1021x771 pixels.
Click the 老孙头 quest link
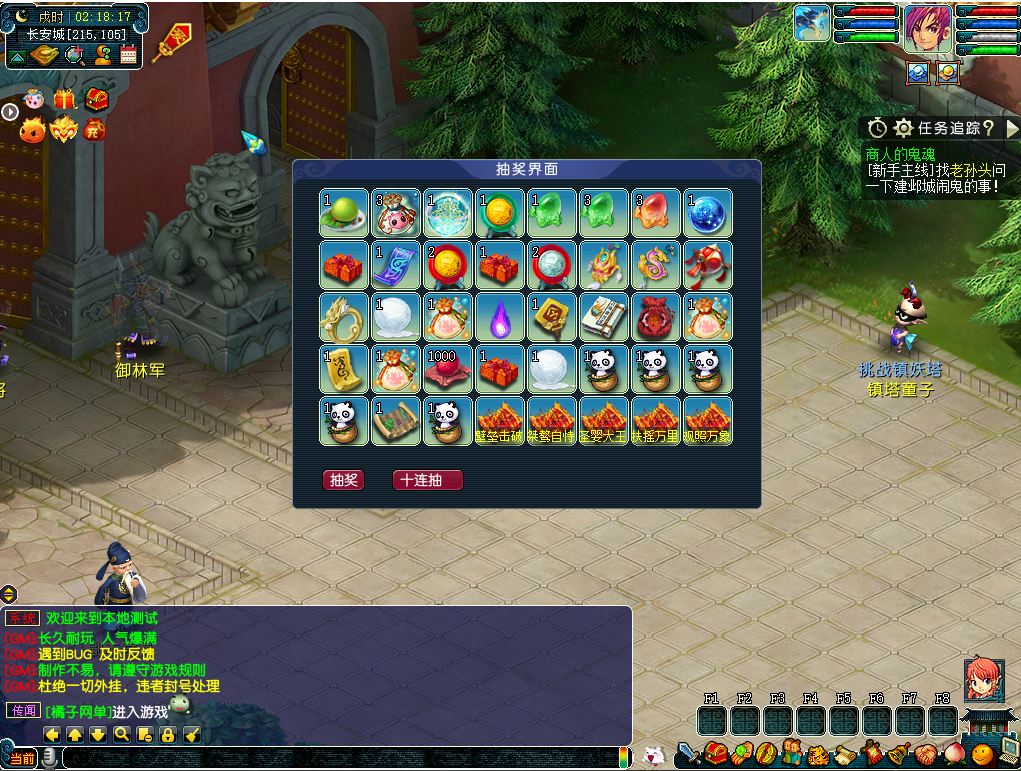click(970, 170)
